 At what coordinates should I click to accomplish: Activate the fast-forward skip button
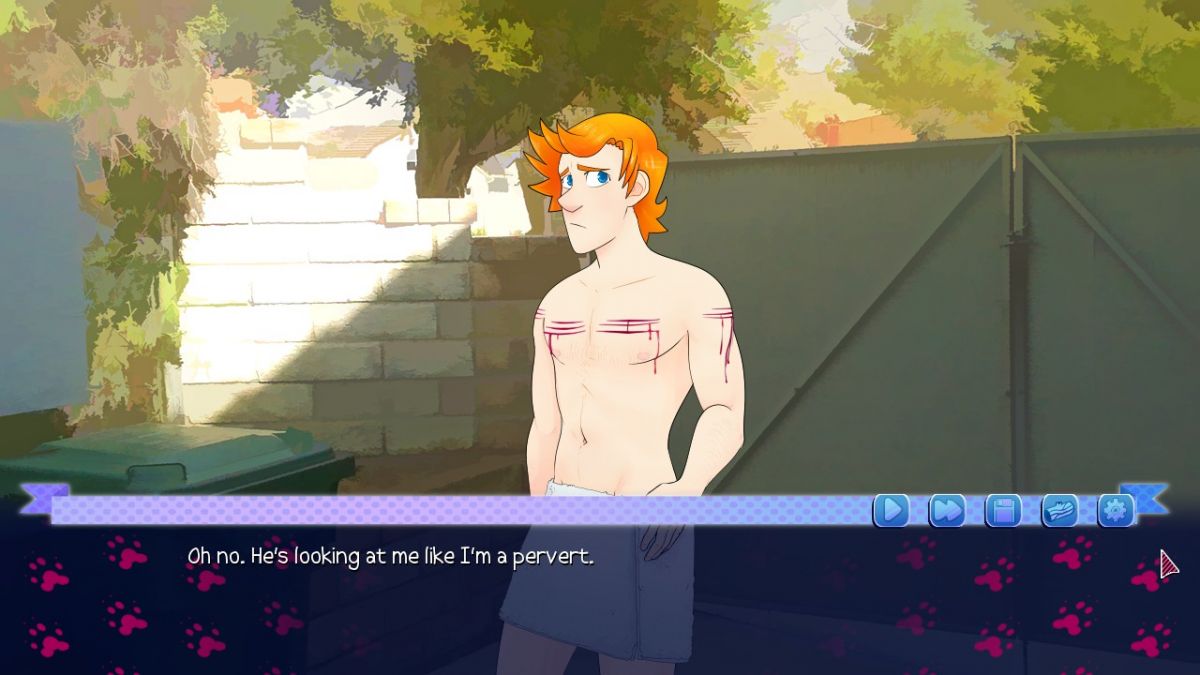(946, 510)
